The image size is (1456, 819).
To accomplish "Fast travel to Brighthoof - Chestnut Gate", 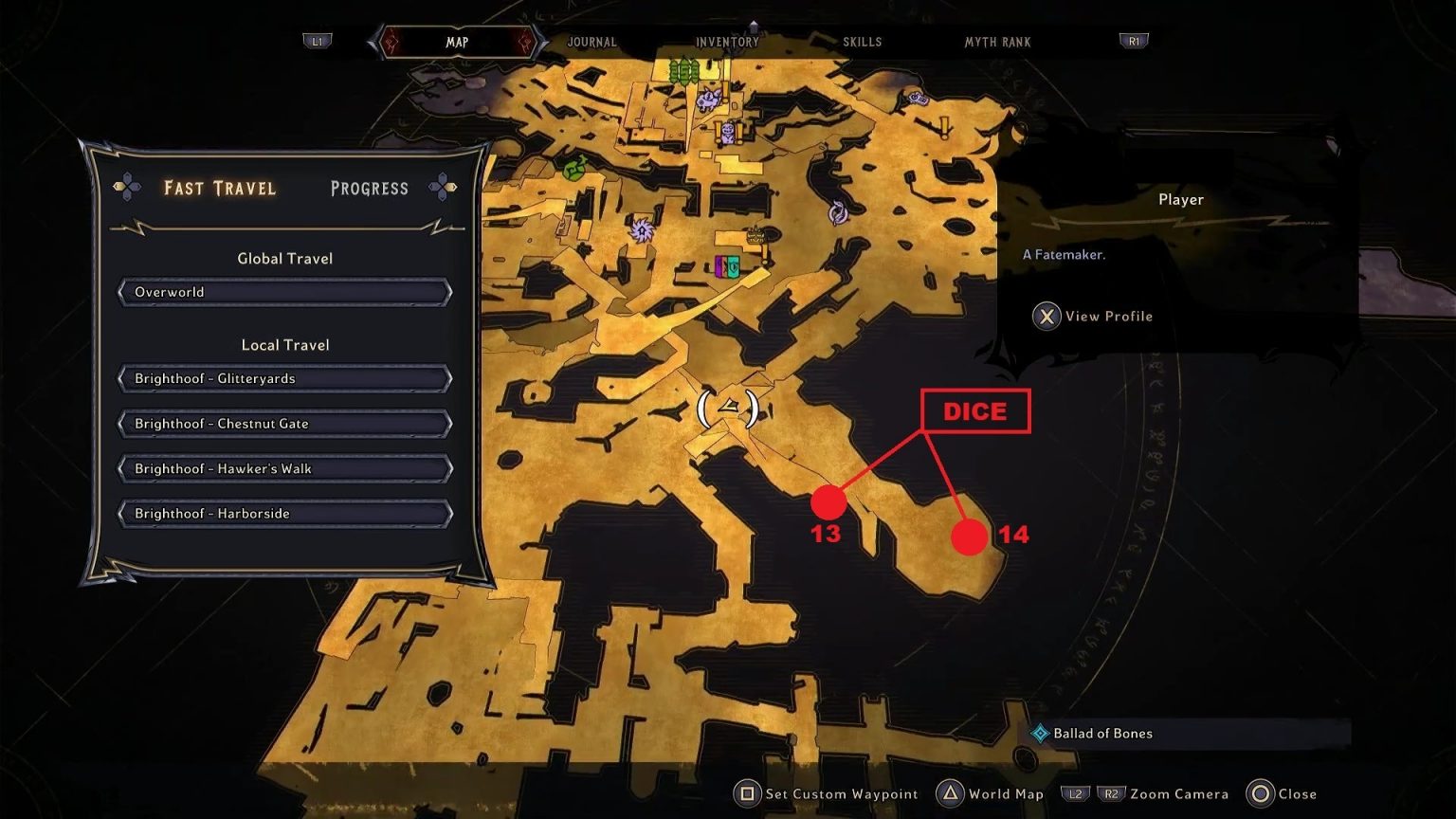I will (x=284, y=423).
